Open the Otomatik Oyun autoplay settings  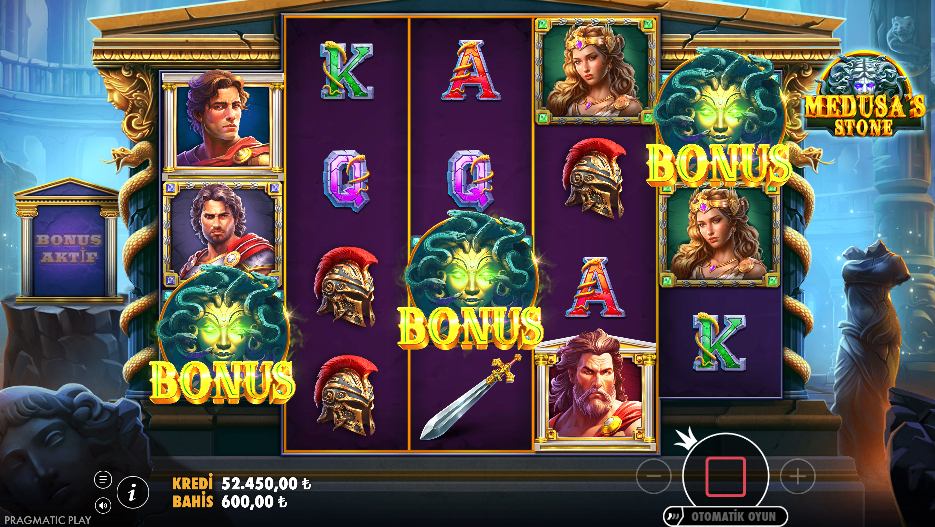point(727,516)
